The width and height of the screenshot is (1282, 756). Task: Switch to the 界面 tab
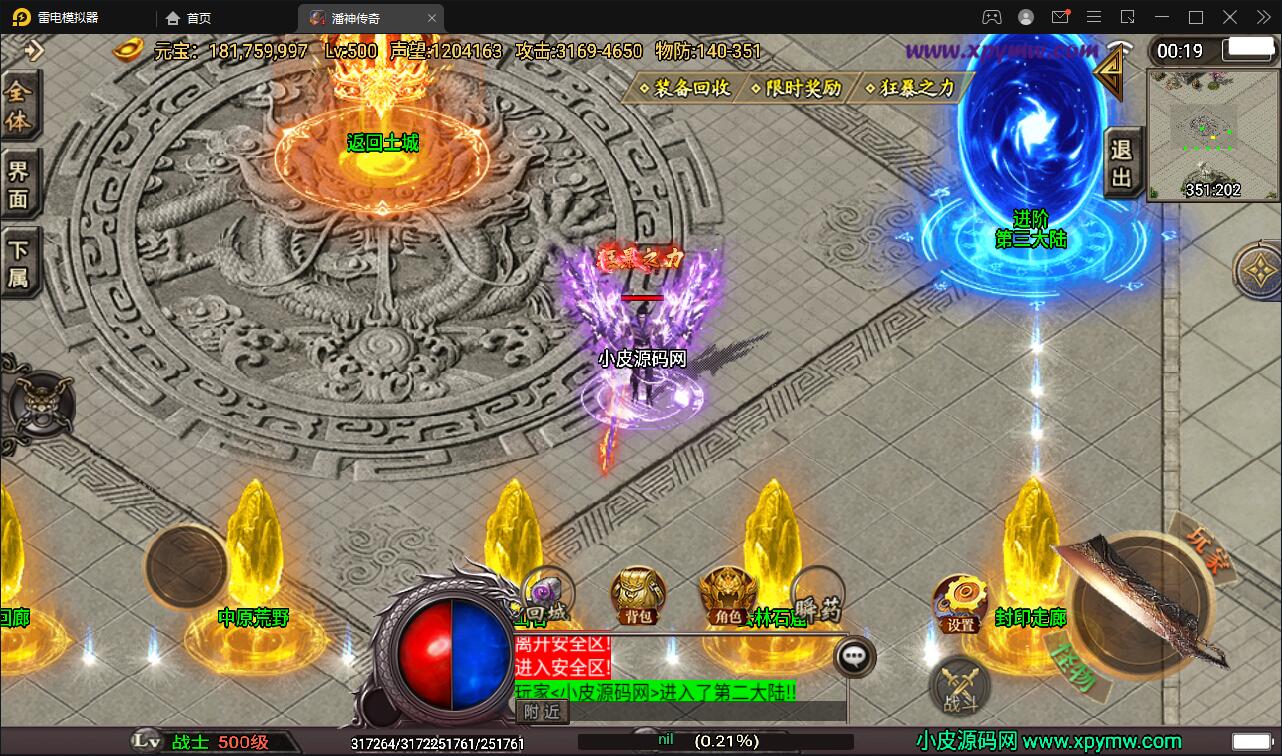click(x=19, y=184)
